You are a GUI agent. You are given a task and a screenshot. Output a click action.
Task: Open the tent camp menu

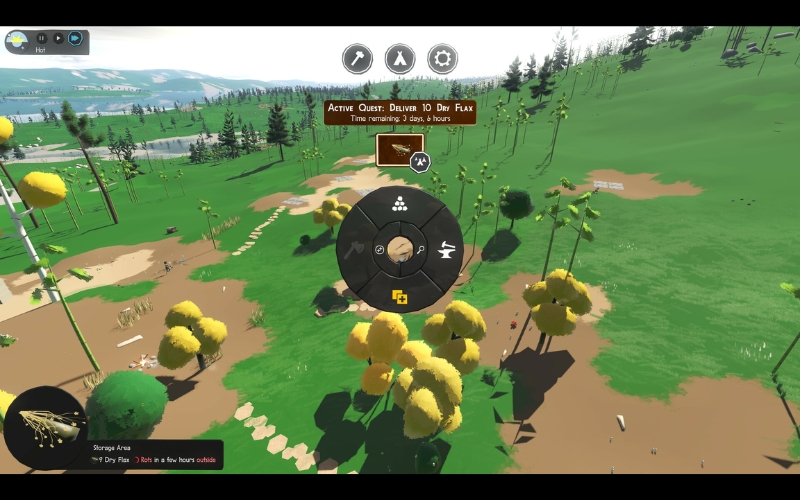[400, 58]
